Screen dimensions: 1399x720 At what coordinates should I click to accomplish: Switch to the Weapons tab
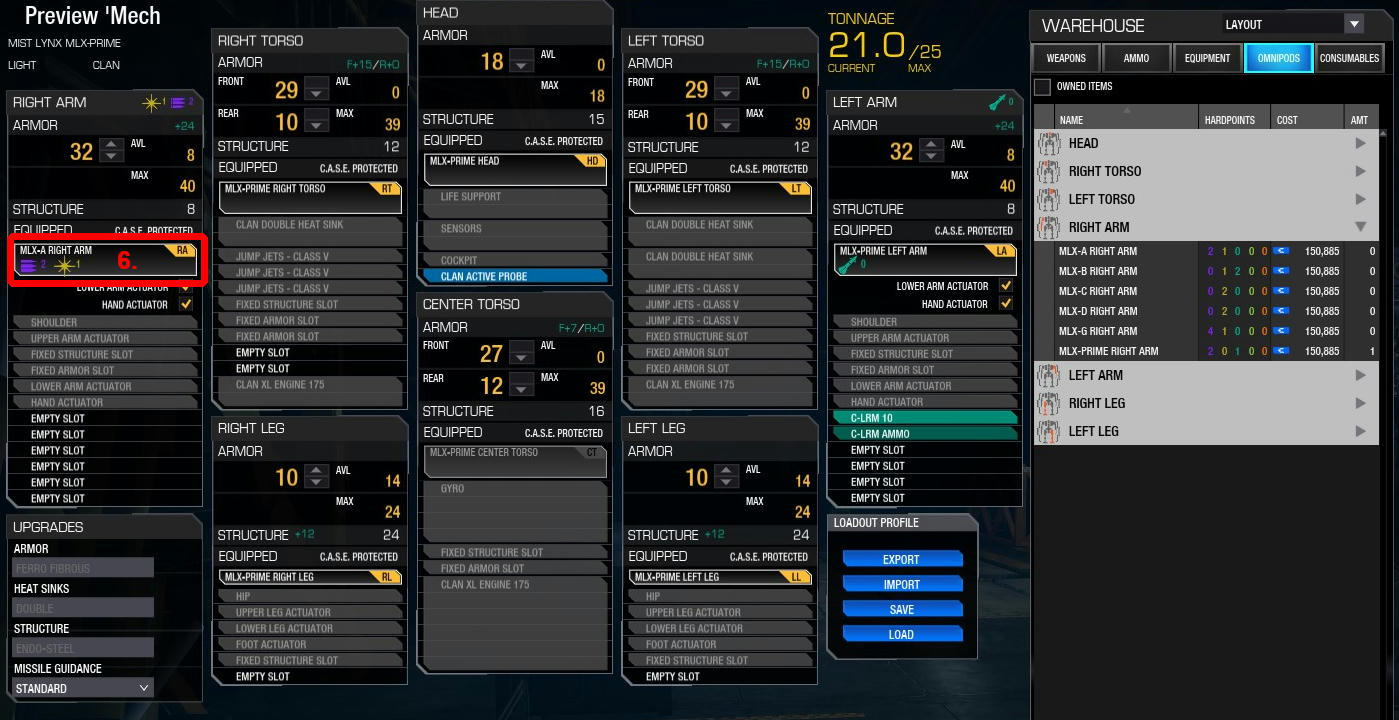point(1066,58)
